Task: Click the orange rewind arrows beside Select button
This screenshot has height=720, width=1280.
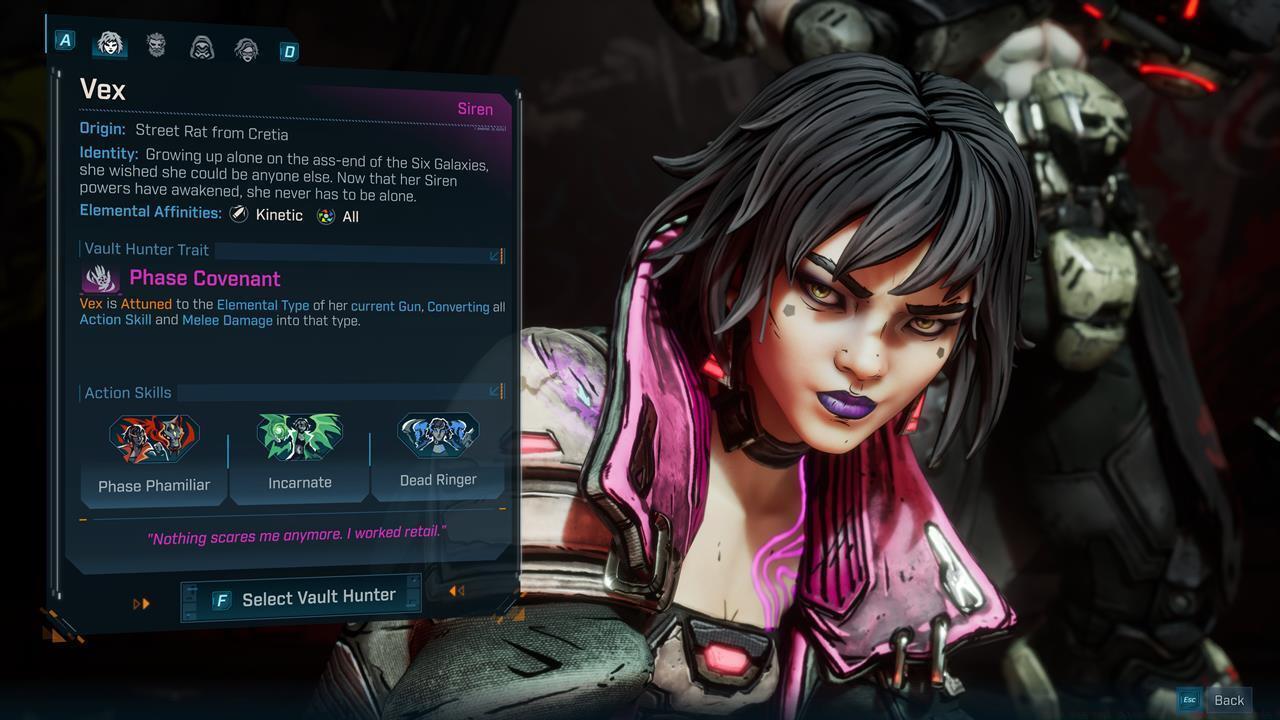Action: [457, 591]
